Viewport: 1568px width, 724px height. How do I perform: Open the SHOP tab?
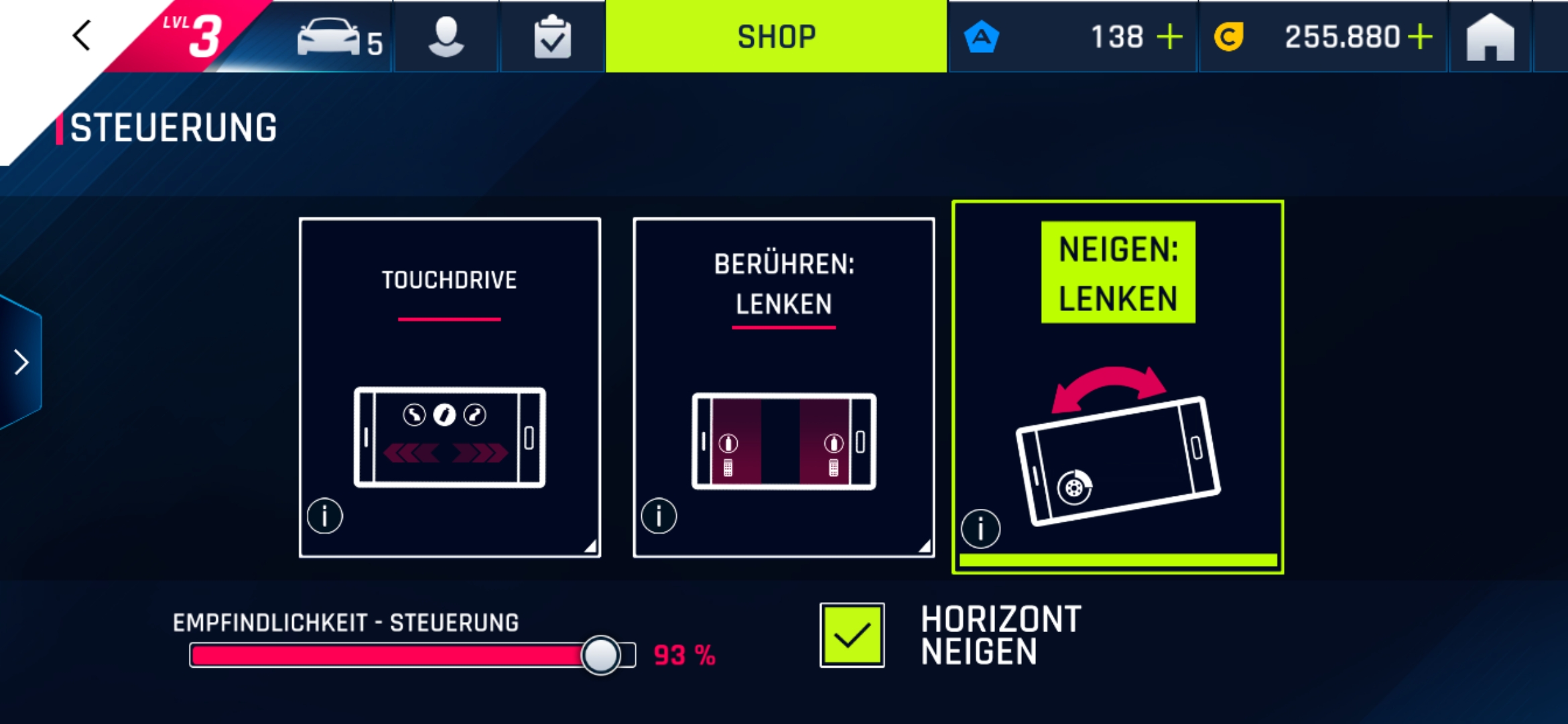coord(776,36)
